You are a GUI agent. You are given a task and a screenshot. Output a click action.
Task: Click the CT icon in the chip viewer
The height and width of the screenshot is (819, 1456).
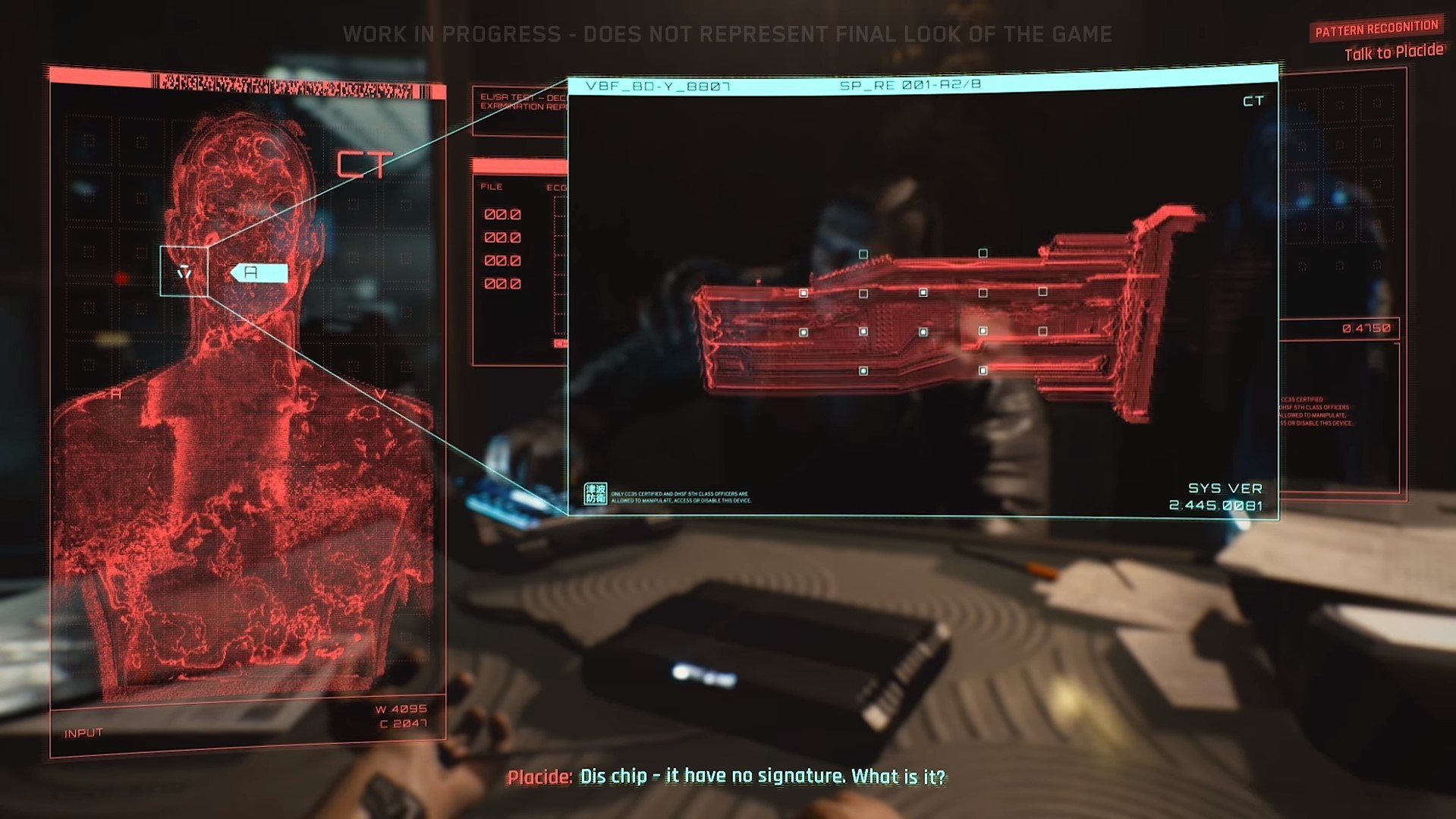click(1253, 99)
